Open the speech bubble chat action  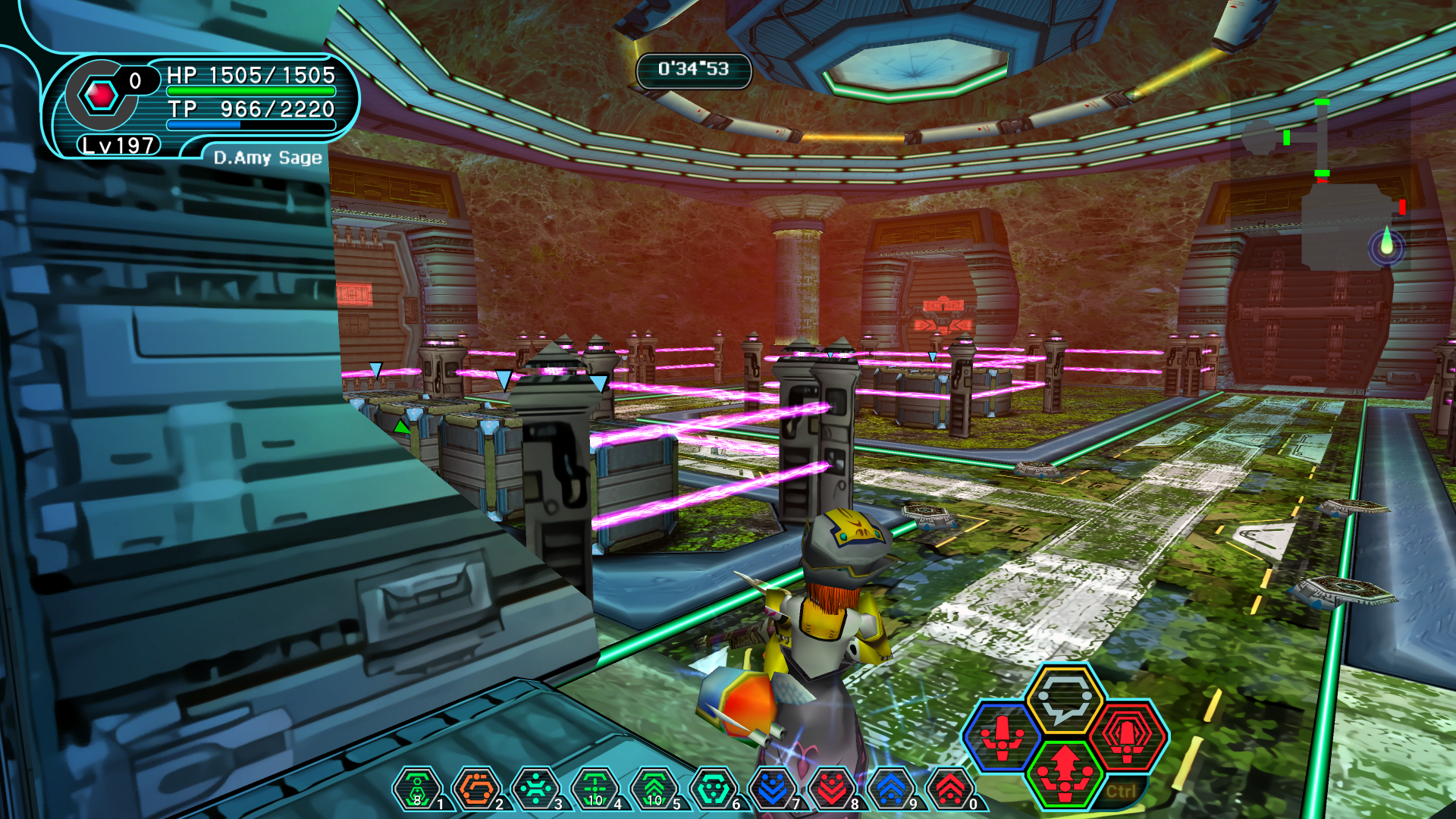(x=1064, y=699)
